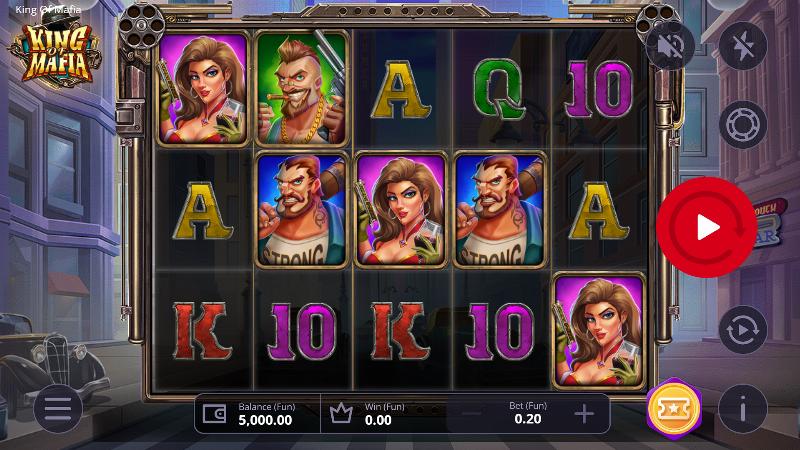Open the bonus buy ticket button
The image size is (800, 450).
[x=667, y=408]
